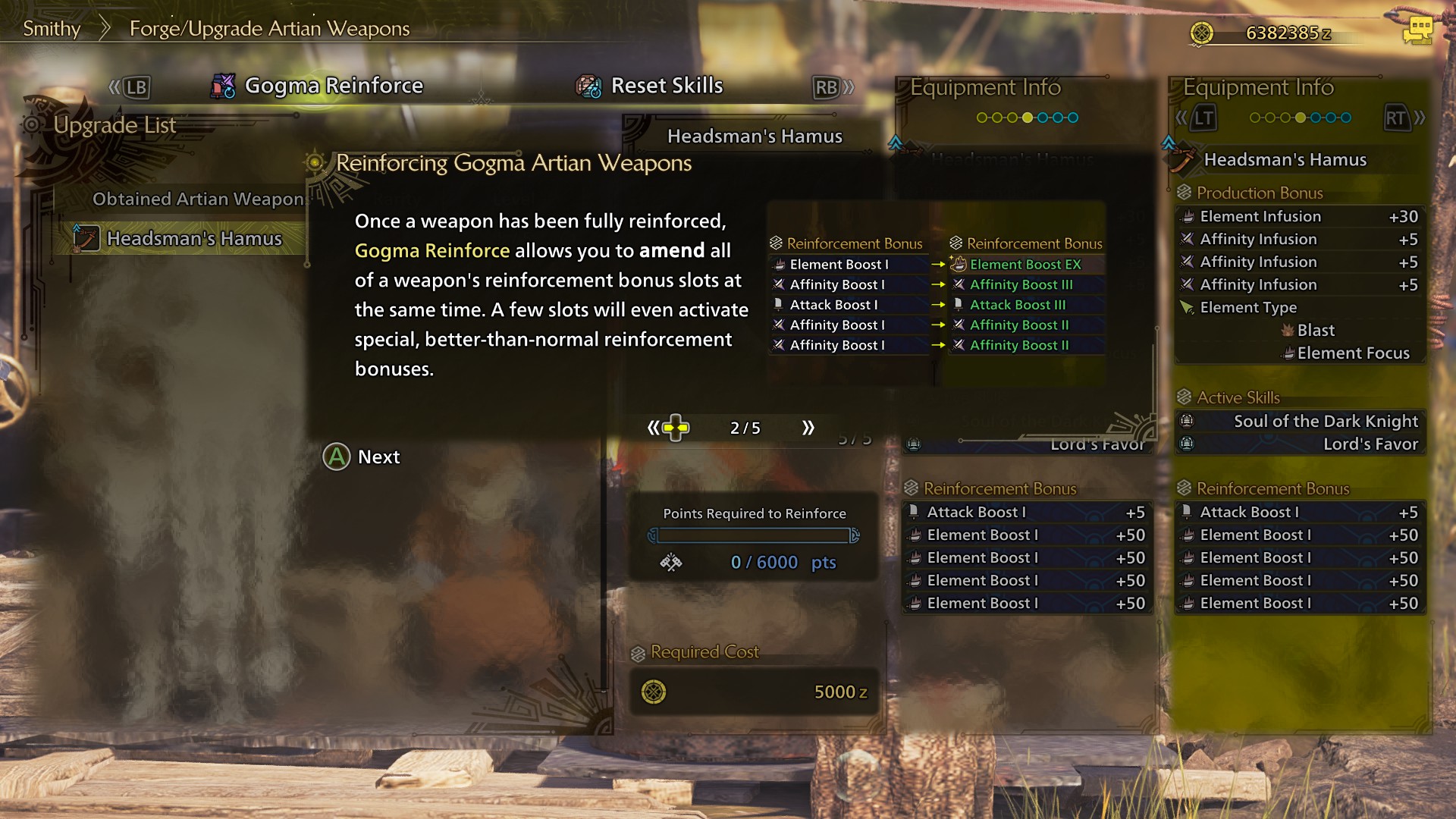1456x819 pixels.
Task: Select the Element Focus production bonus row
Action: pos(1352,353)
